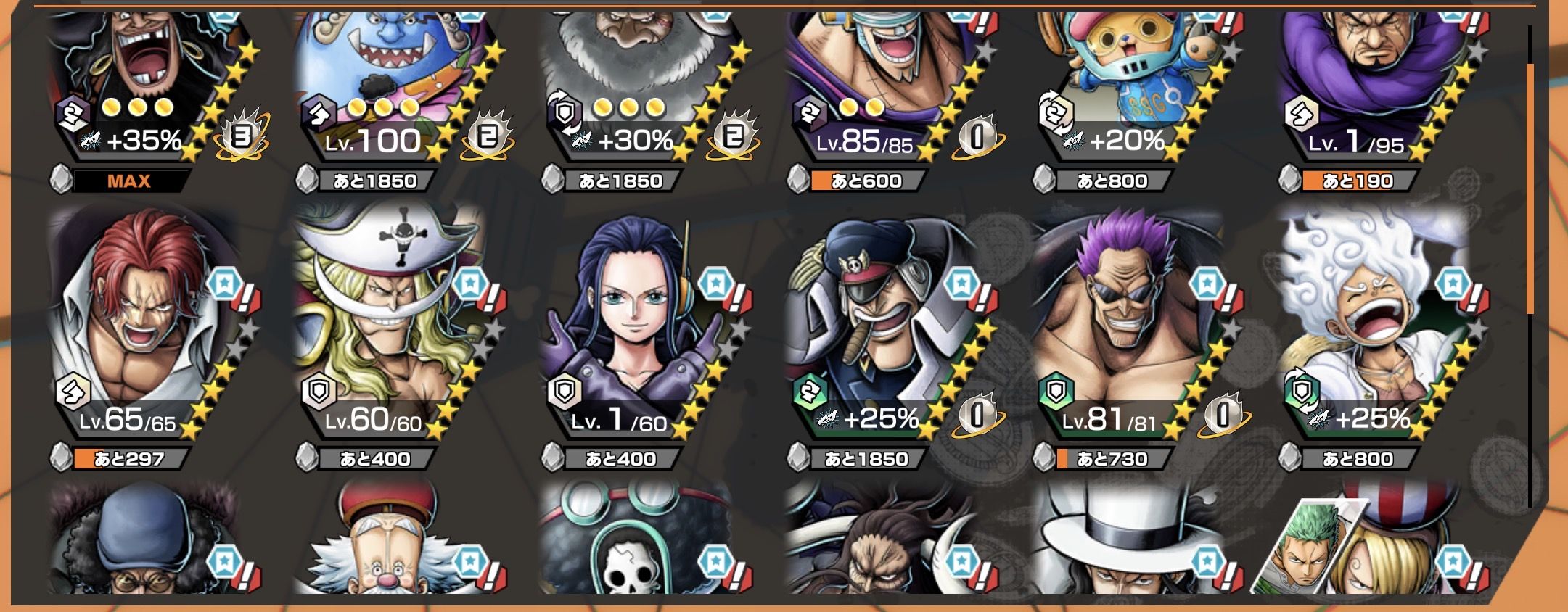This screenshot has height=612, width=1568.
Task: Pick the cigar-smoking captain-hat character with +25%
Action: (x=882, y=326)
